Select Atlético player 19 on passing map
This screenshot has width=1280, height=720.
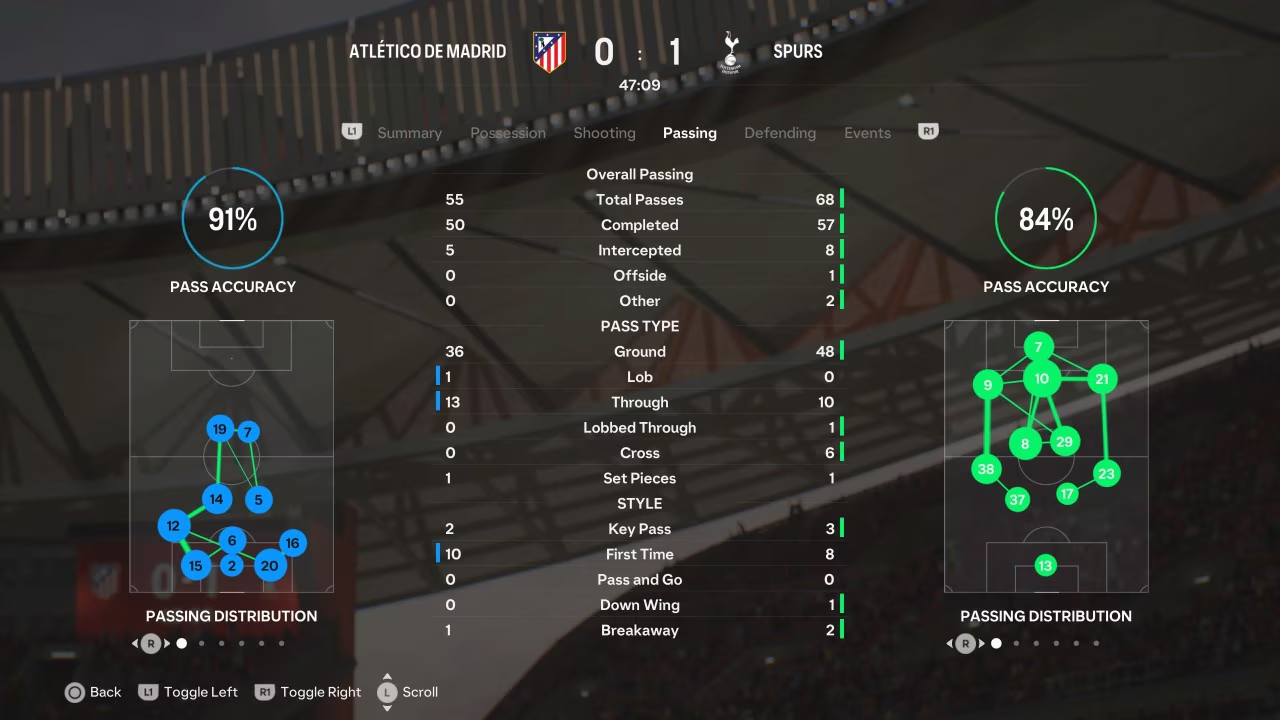click(220, 430)
